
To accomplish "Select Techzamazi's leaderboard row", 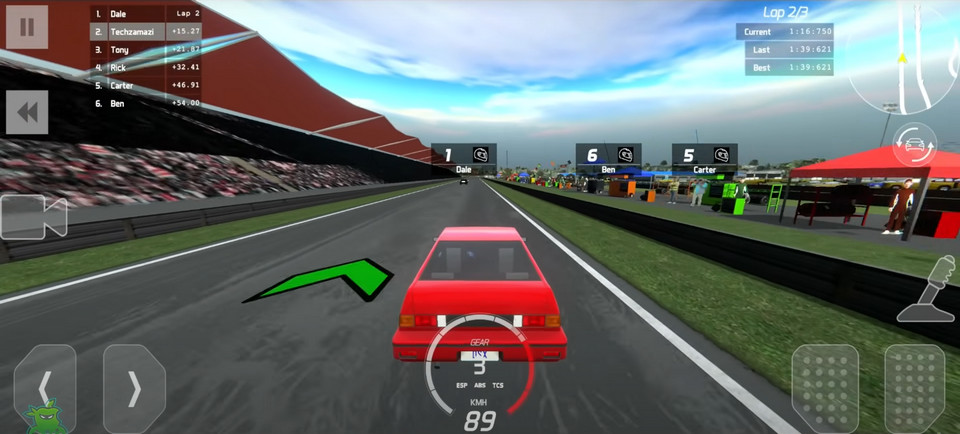I will point(146,32).
